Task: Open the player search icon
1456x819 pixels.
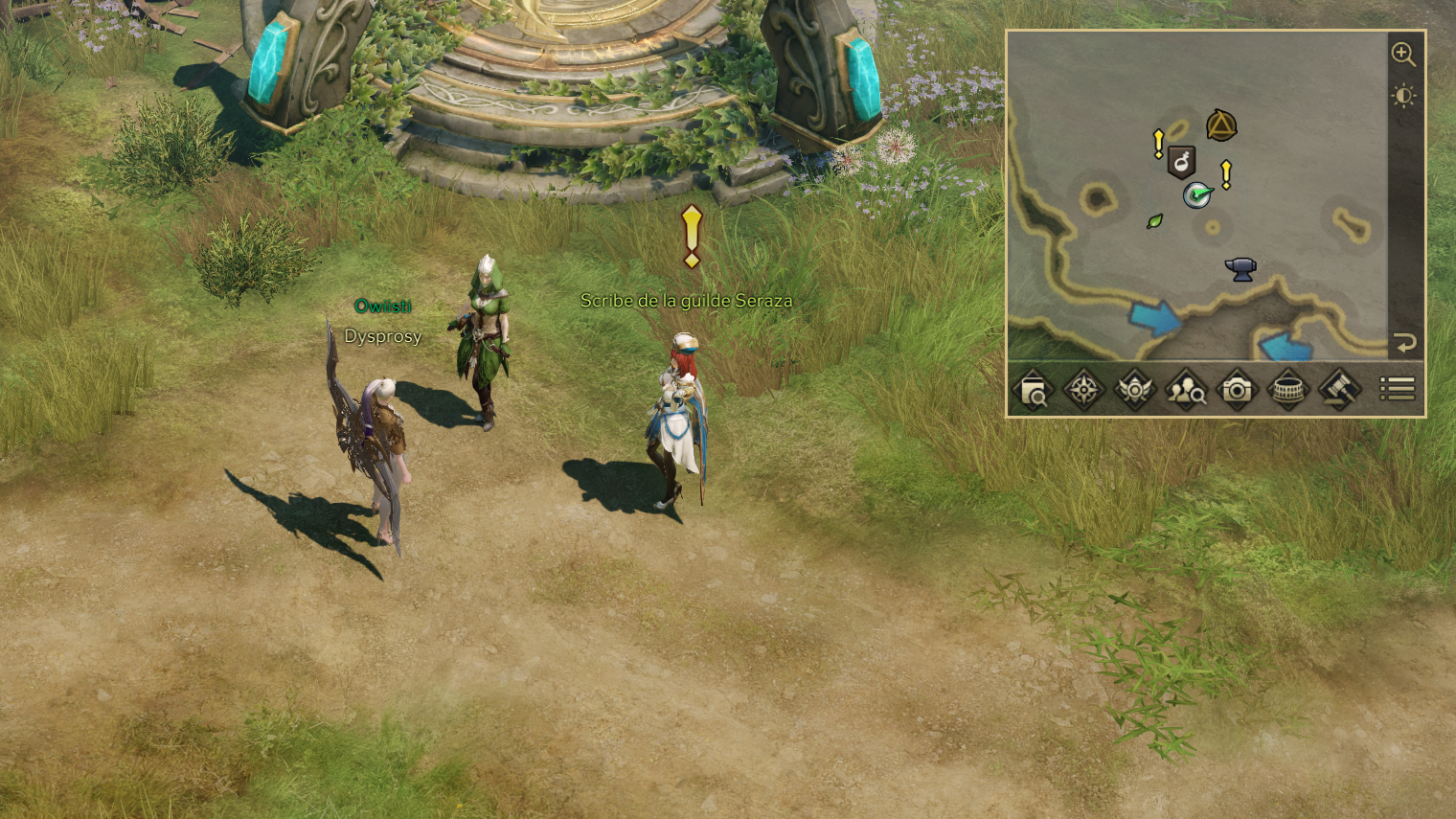Action: click(1185, 390)
